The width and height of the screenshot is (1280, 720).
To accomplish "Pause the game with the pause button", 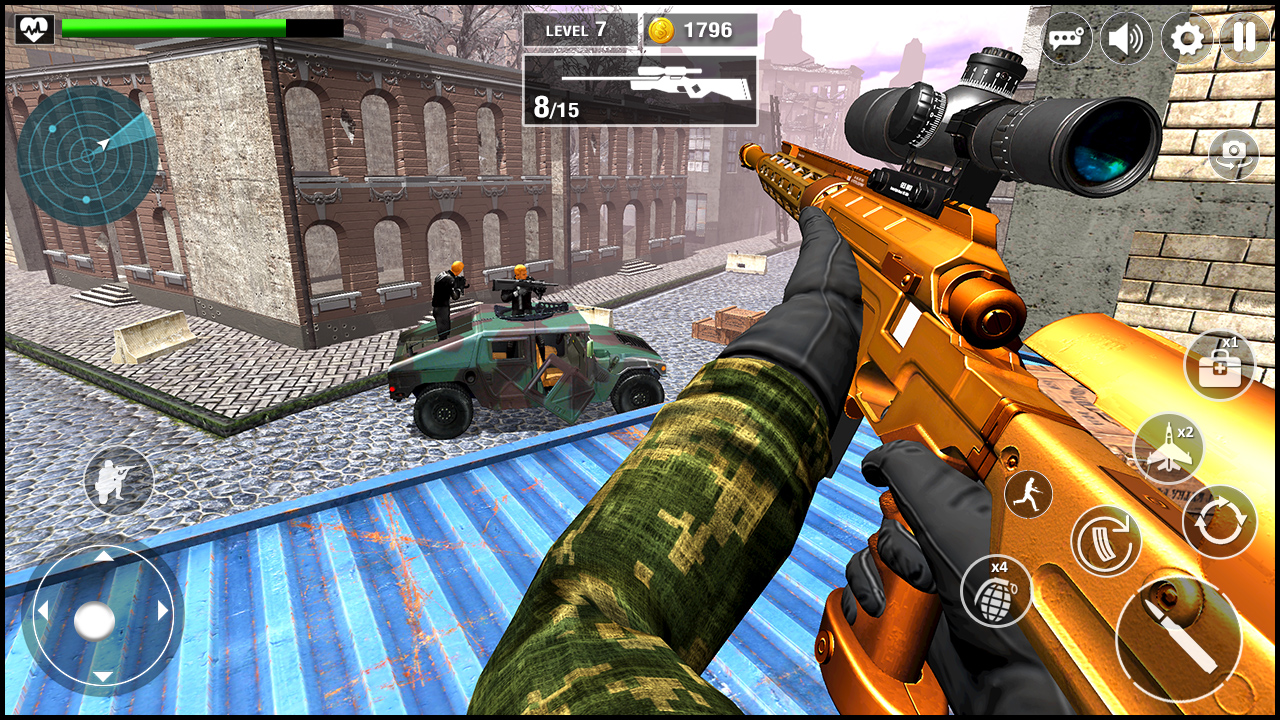I will coord(1244,38).
